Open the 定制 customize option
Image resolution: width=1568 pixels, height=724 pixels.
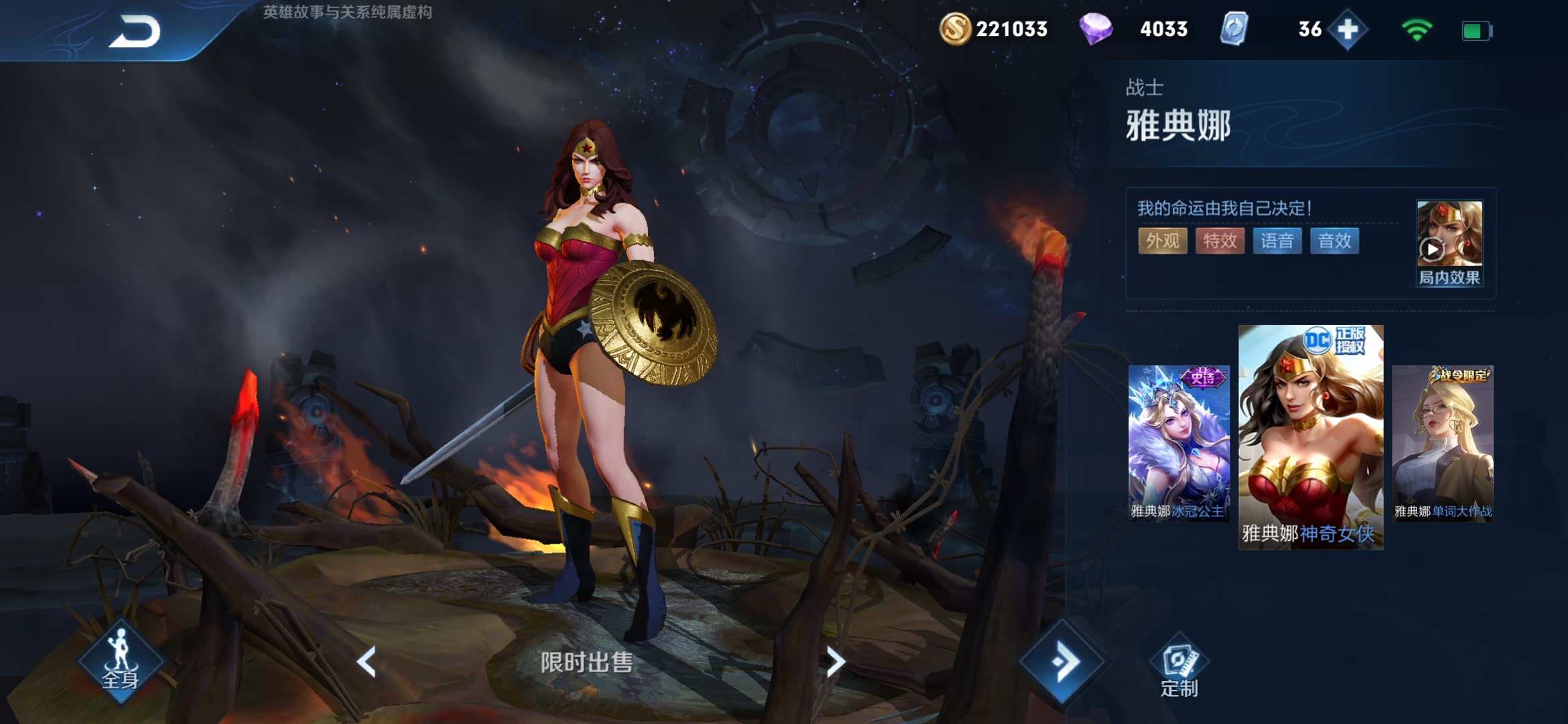click(1179, 670)
